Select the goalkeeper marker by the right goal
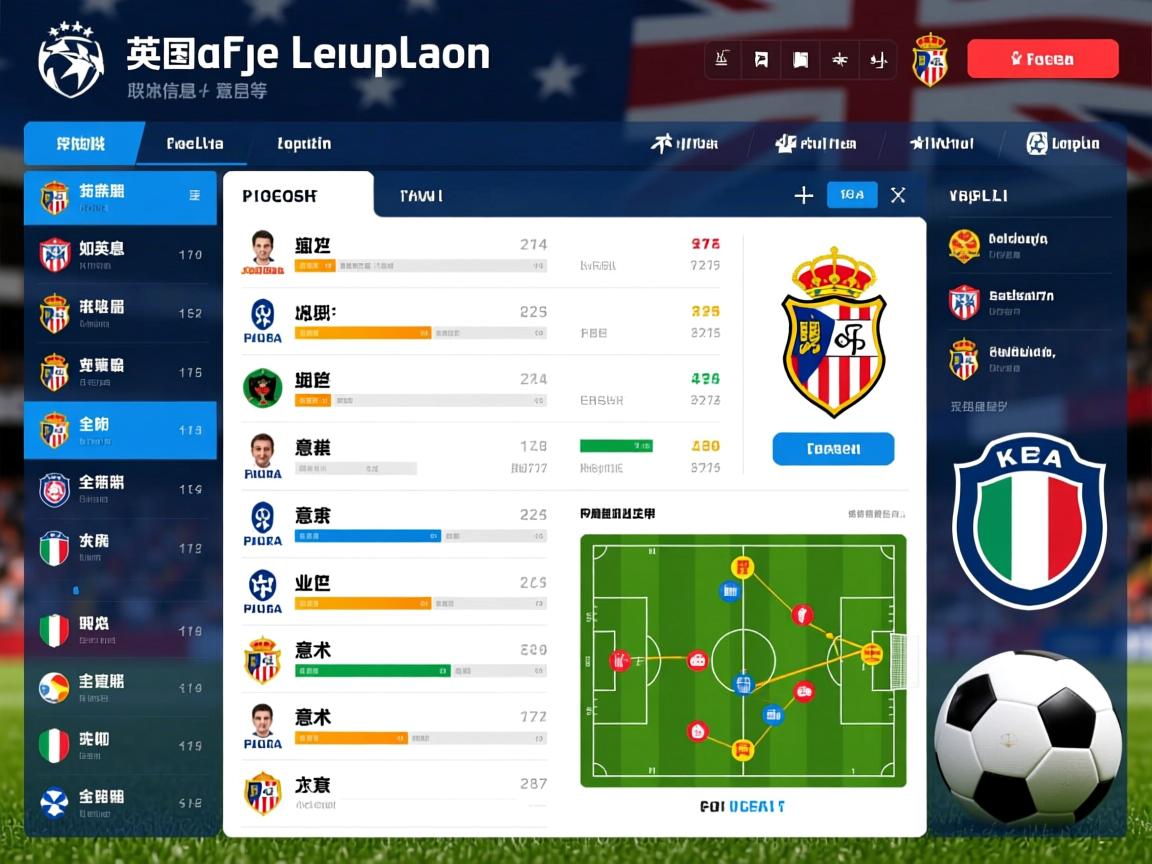Viewport: 1152px width, 864px height. (872, 654)
